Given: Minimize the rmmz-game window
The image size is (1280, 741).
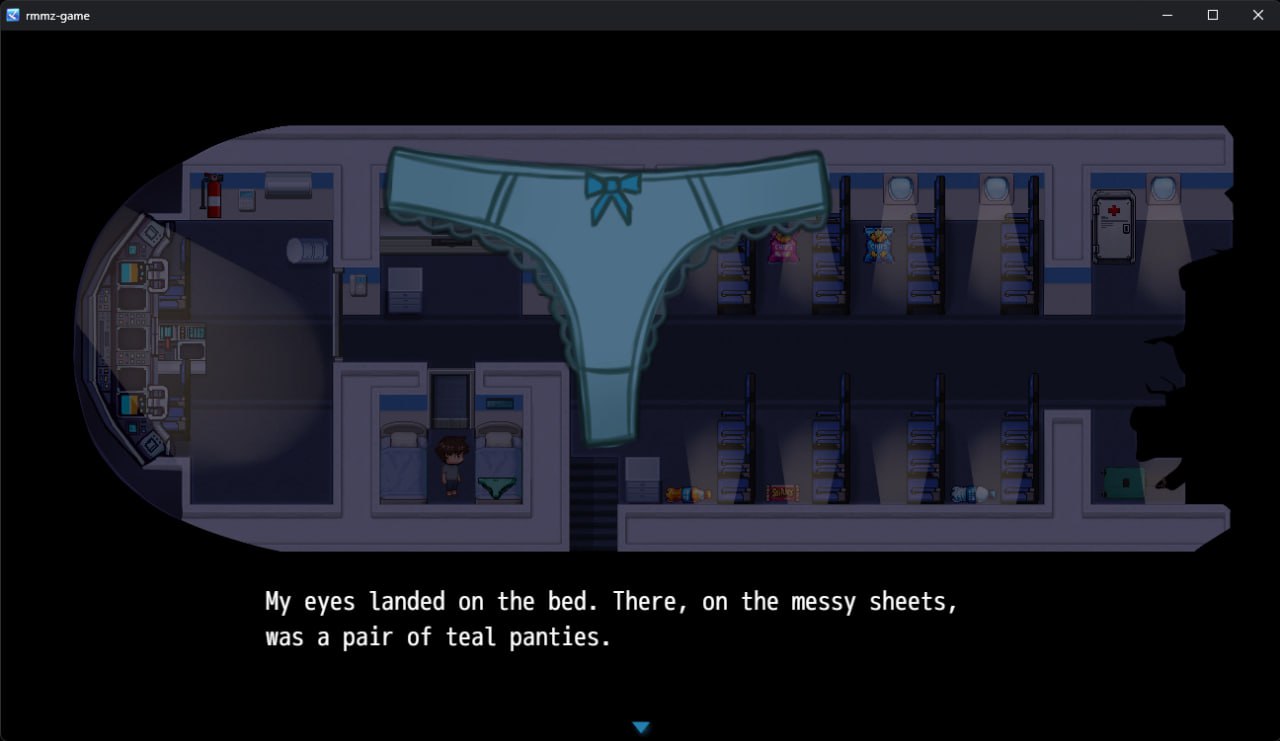Looking at the screenshot, I should [x=1167, y=15].
